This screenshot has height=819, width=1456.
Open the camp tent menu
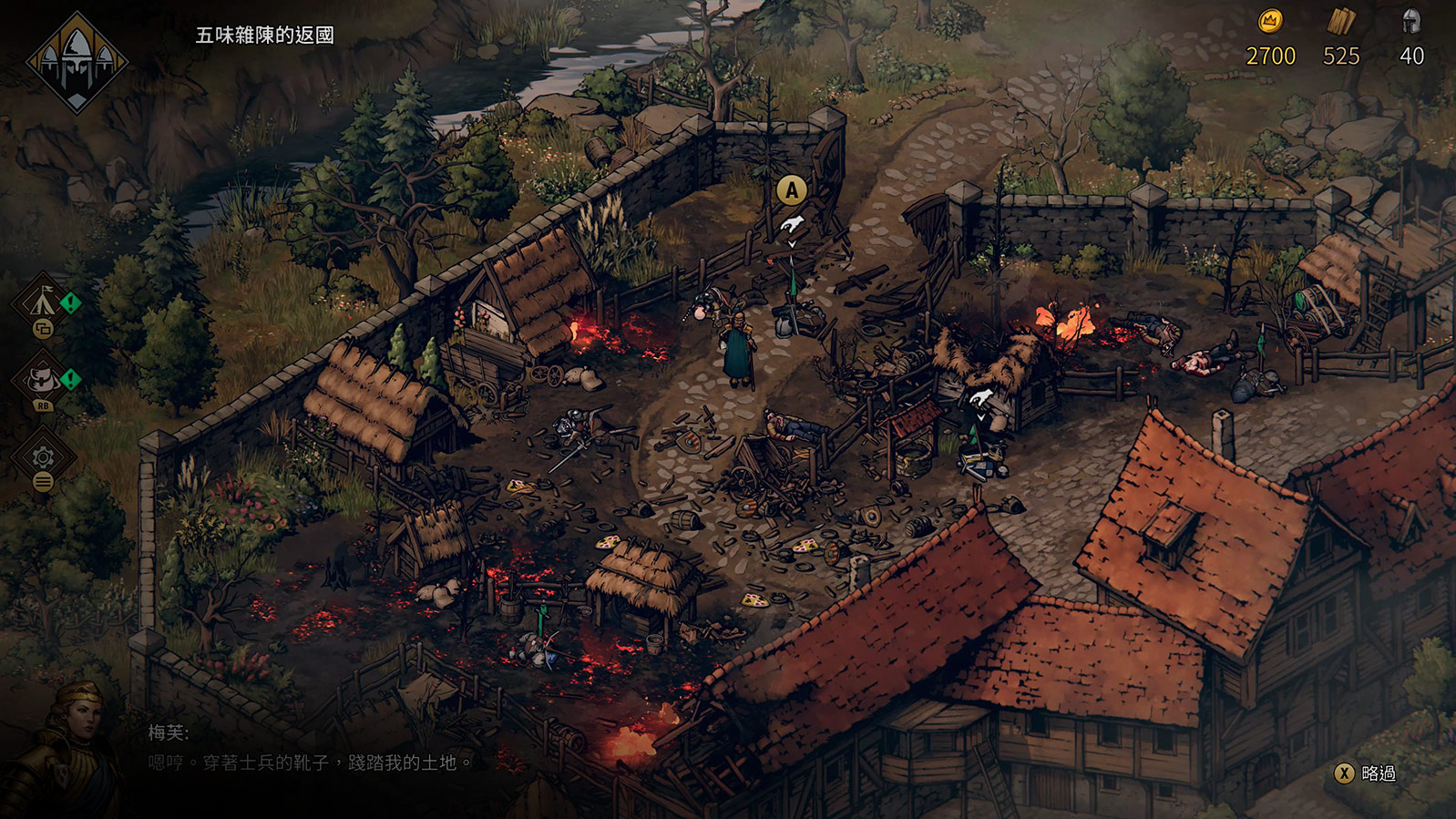[43, 301]
